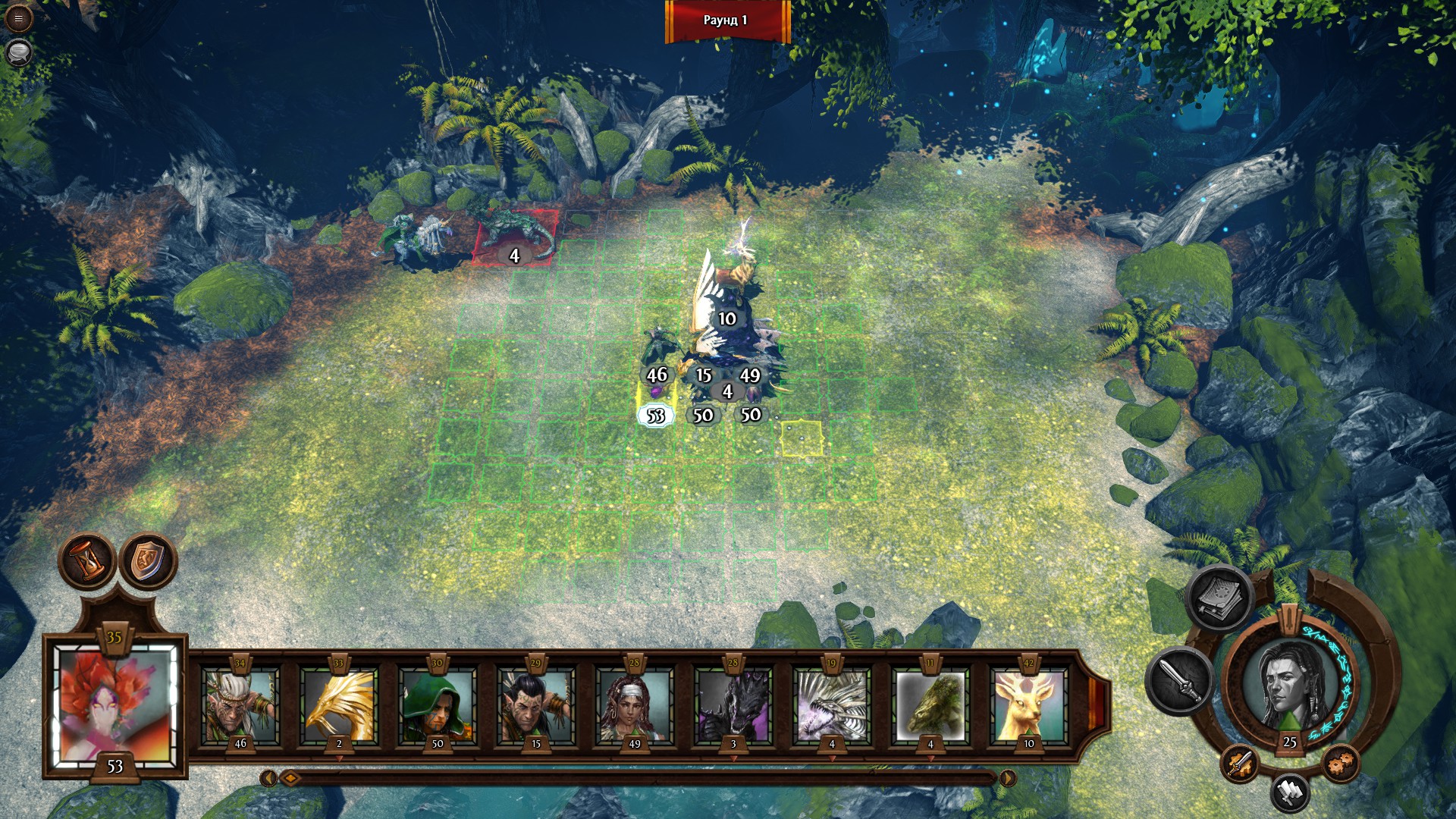Choose the dark-haired elf portrait with 15

tap(536, 705)
